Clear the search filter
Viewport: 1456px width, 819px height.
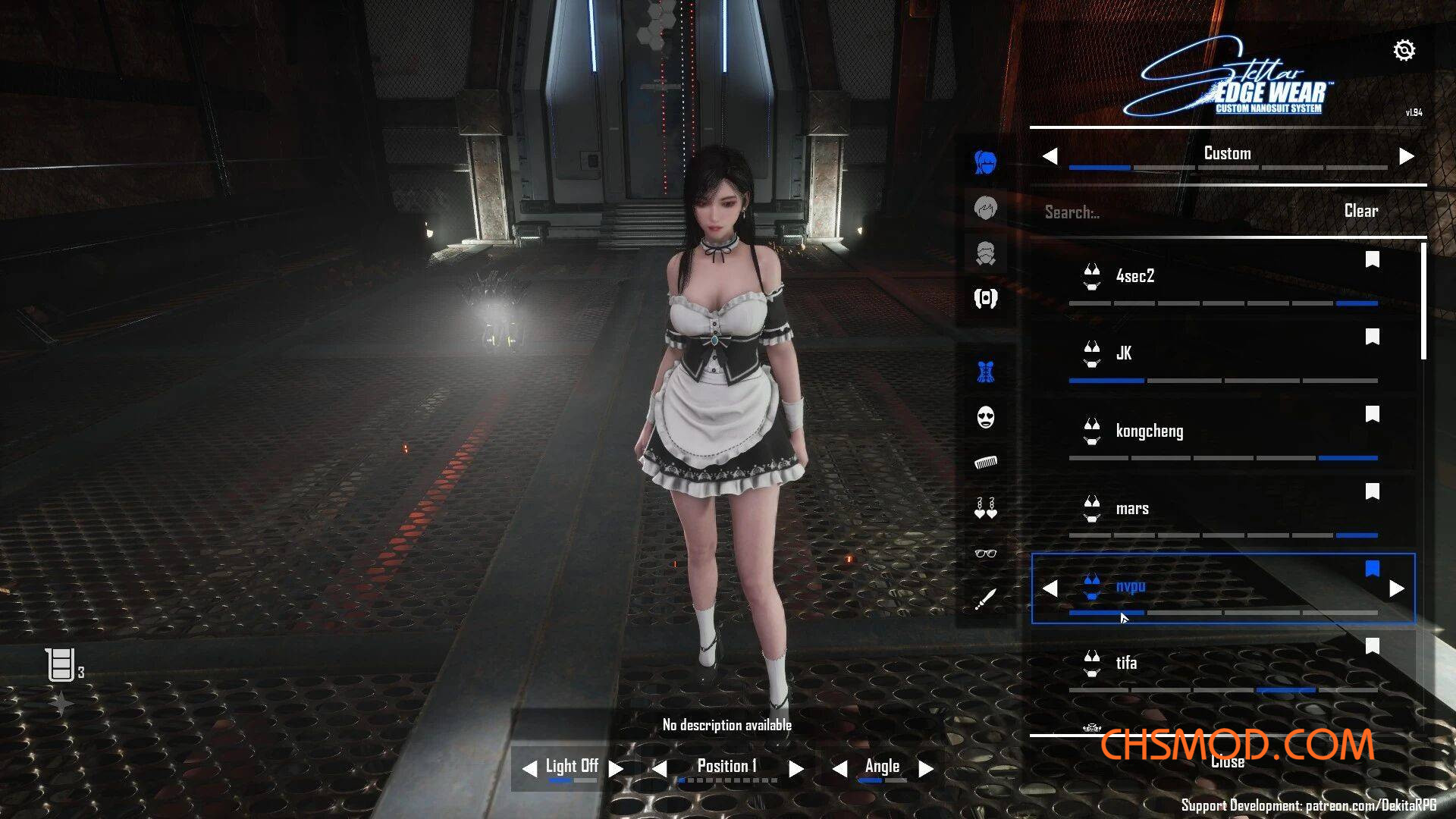1360,211
